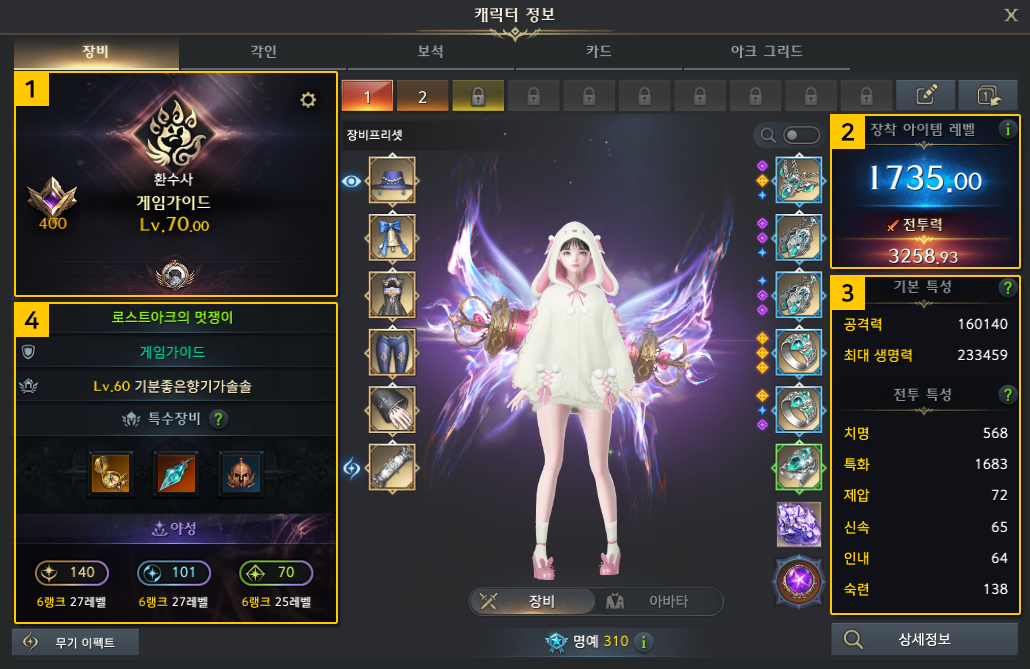Select the pants equipment slot
Viewport: 1030px width, 669px height.
point(392,352)
